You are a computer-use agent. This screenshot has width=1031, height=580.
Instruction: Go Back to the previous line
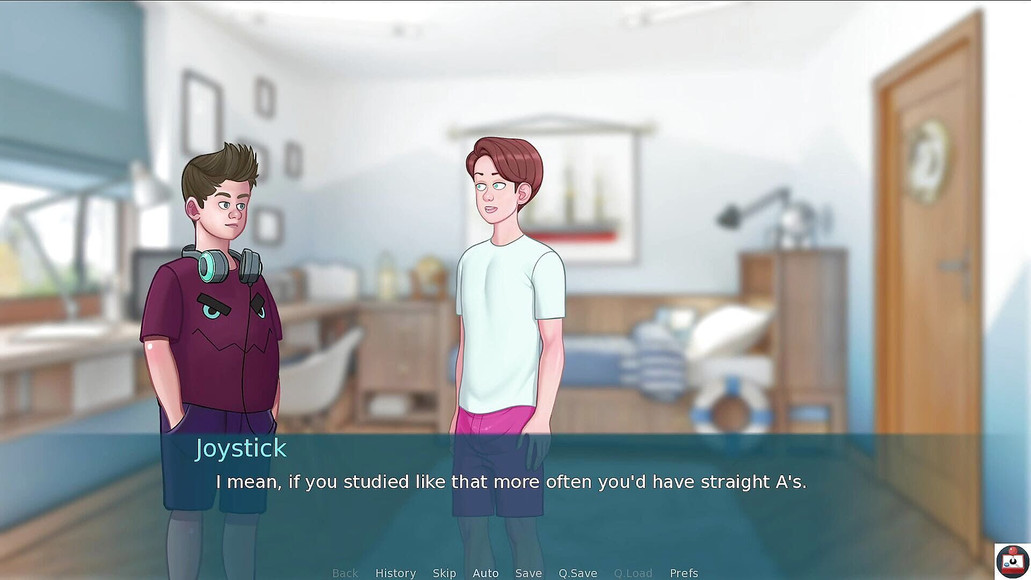coord(345,573)
